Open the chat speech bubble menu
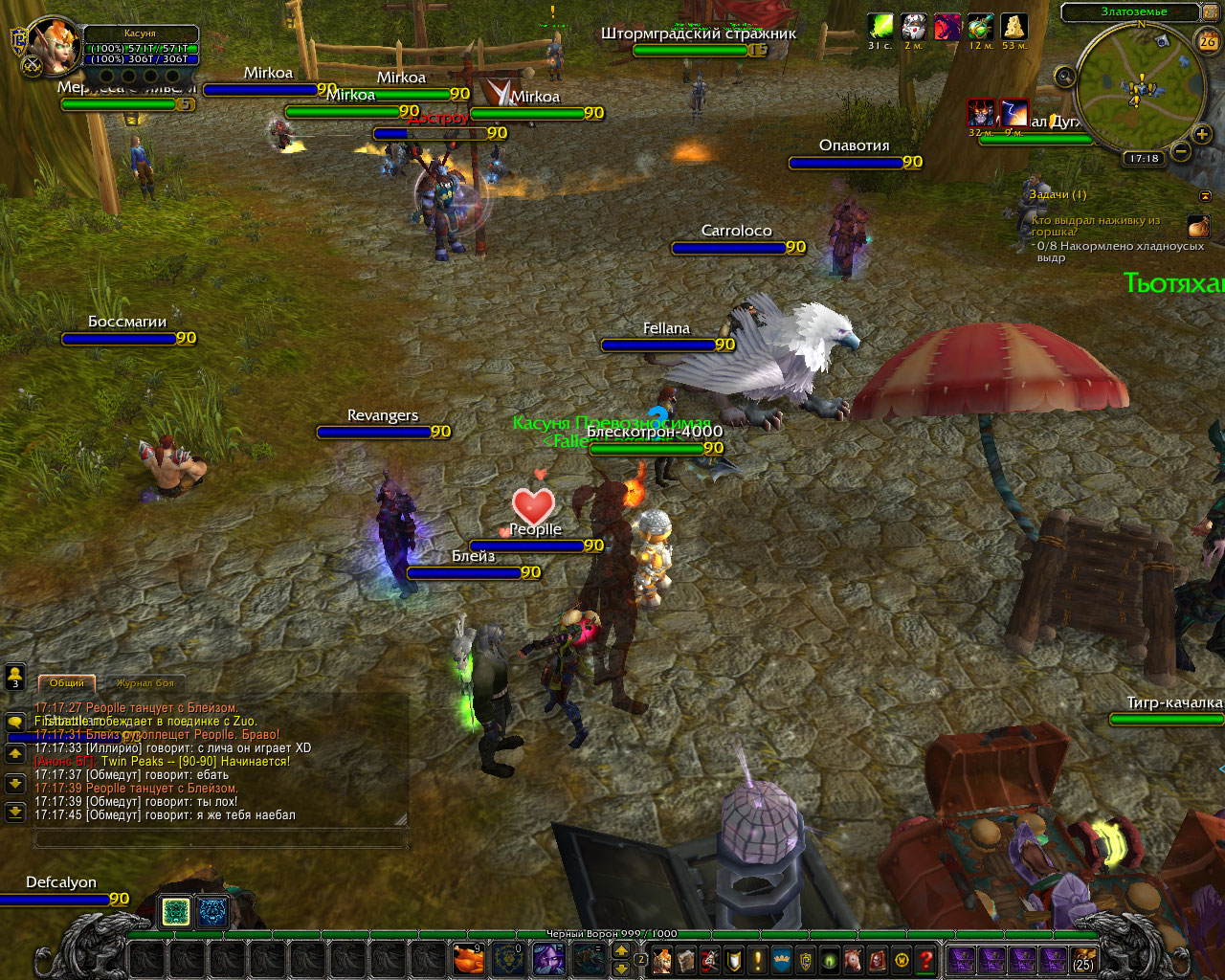The width and height of the screenshot is (1225, 980). 14,722
